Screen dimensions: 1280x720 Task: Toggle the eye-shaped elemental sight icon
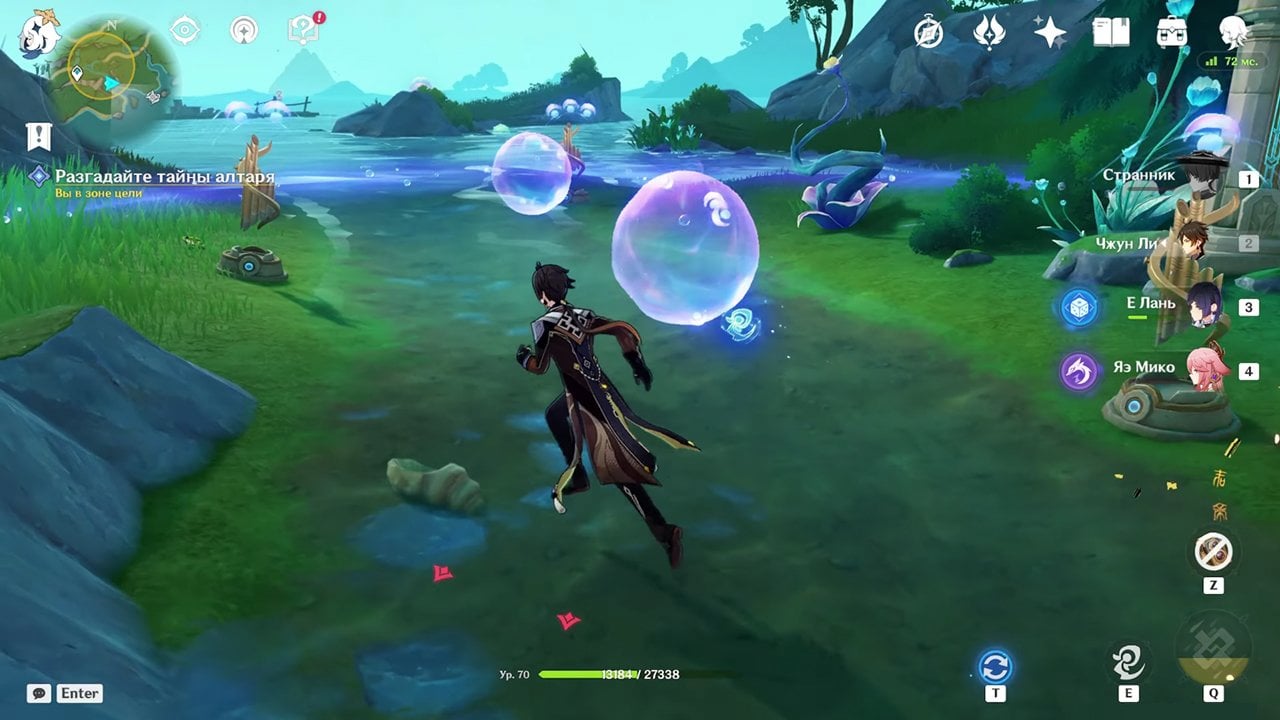[185, 30]
